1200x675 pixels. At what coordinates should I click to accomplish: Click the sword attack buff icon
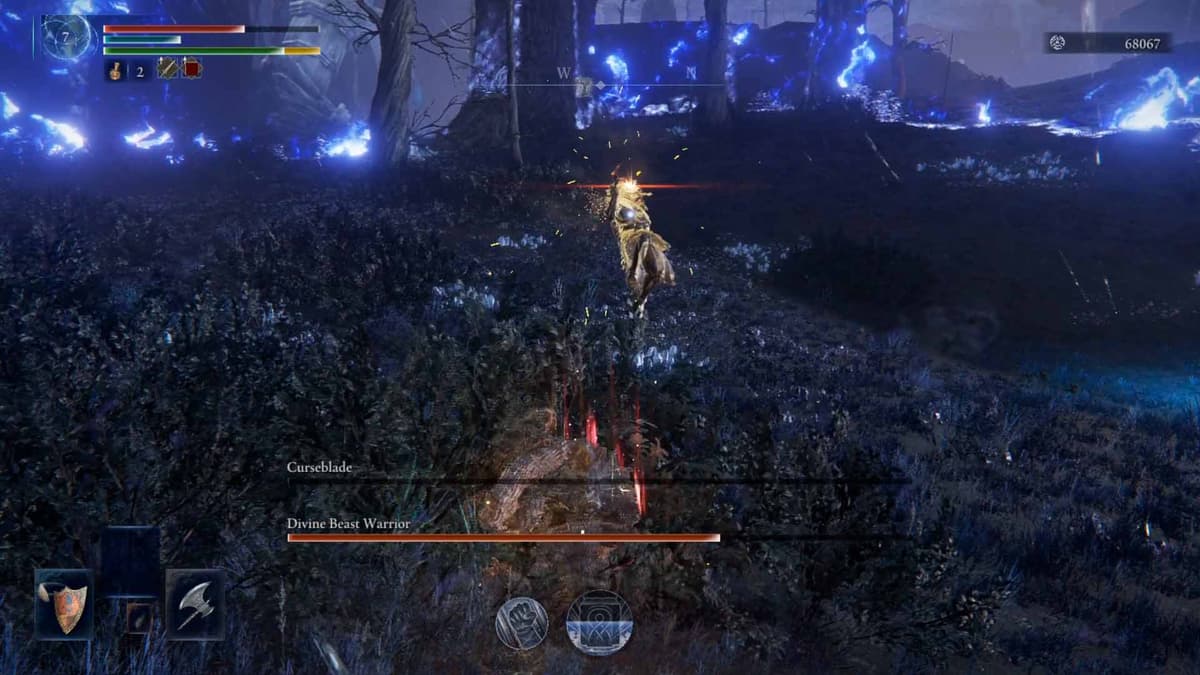point(167,69)
